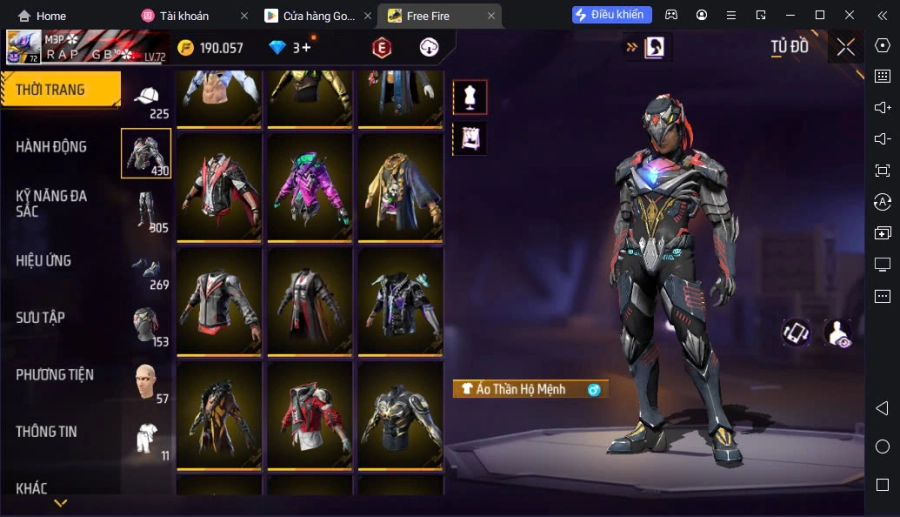Open the Phương Tiện category
900x517 pixels.
55,375
